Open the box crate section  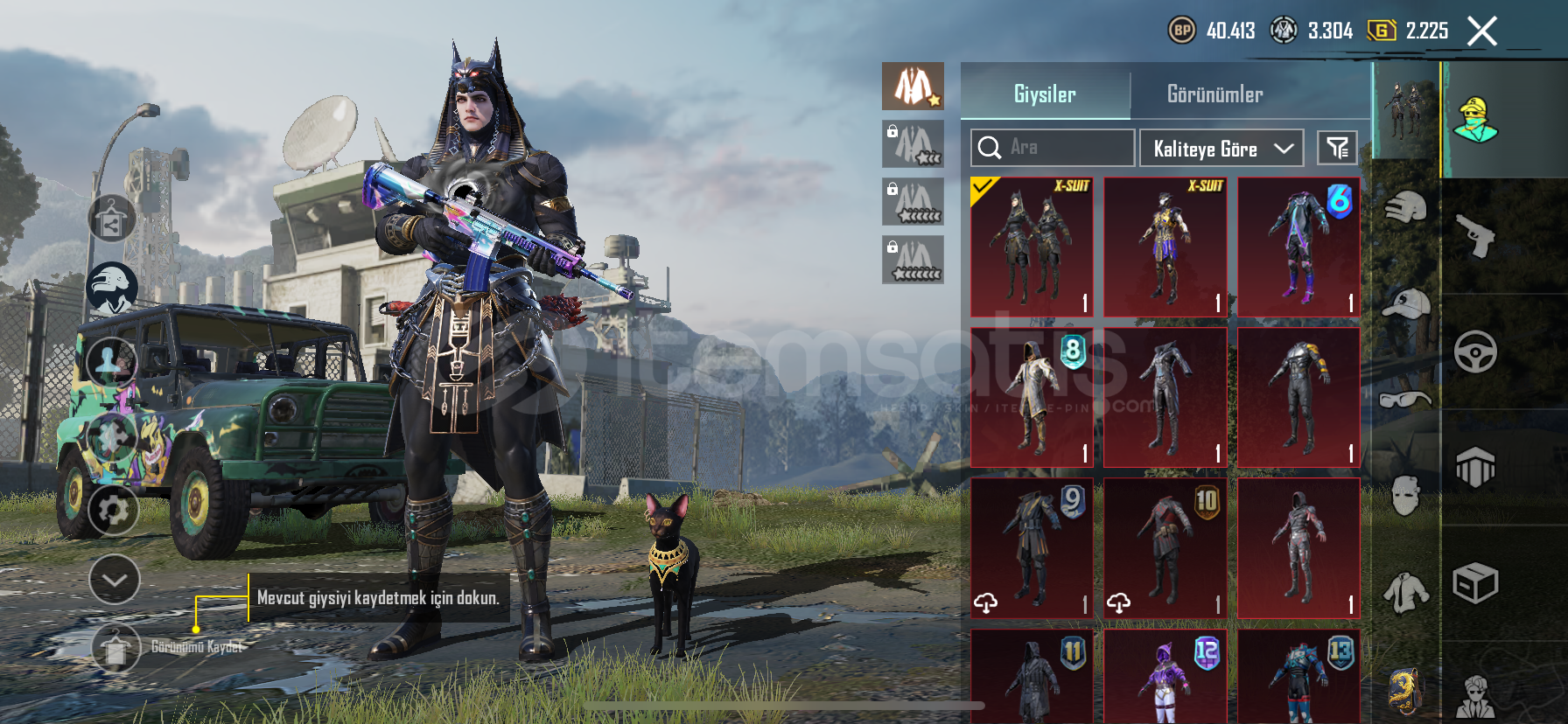(1475, 583)
